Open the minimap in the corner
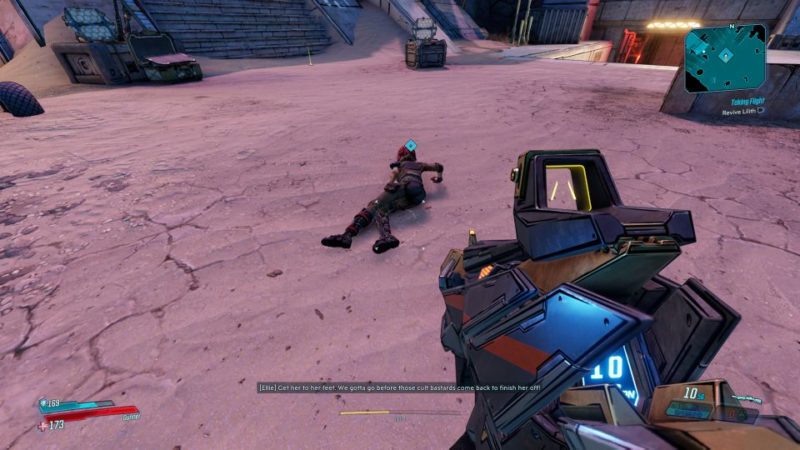Viewport: 800px width, 450px height. [726, 57]
